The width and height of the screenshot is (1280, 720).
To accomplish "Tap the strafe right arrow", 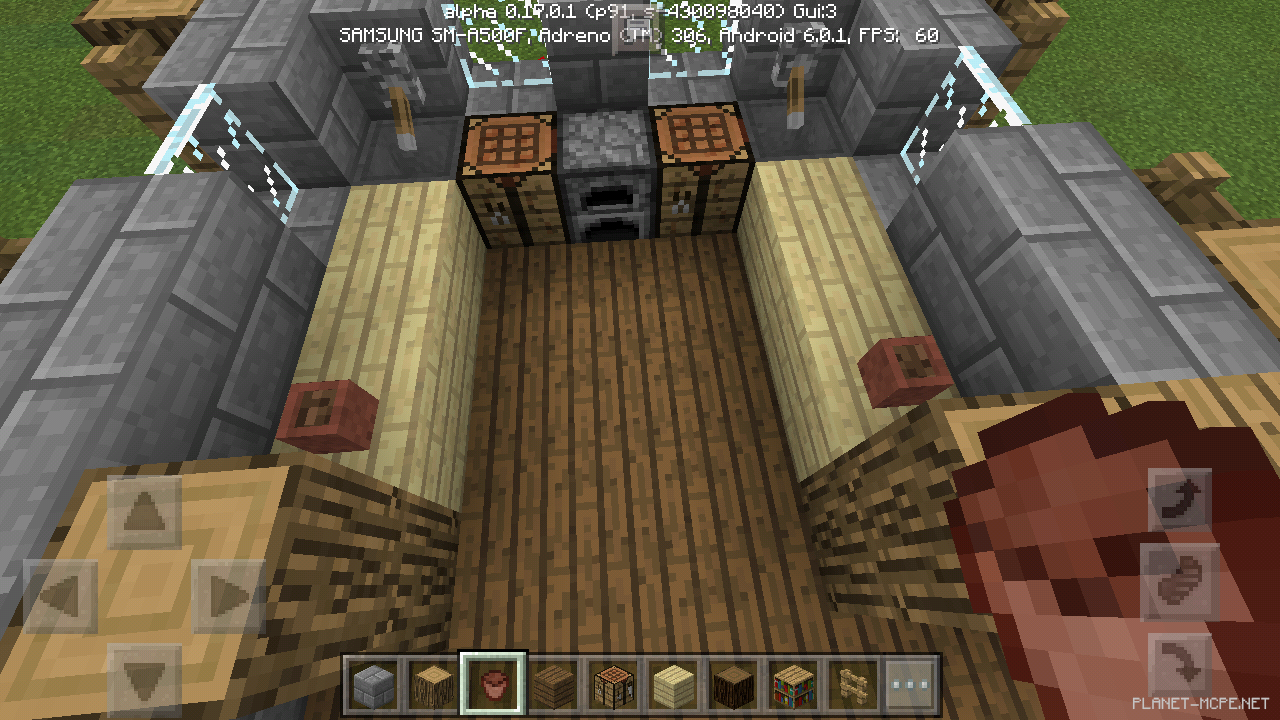I will 228,598.
